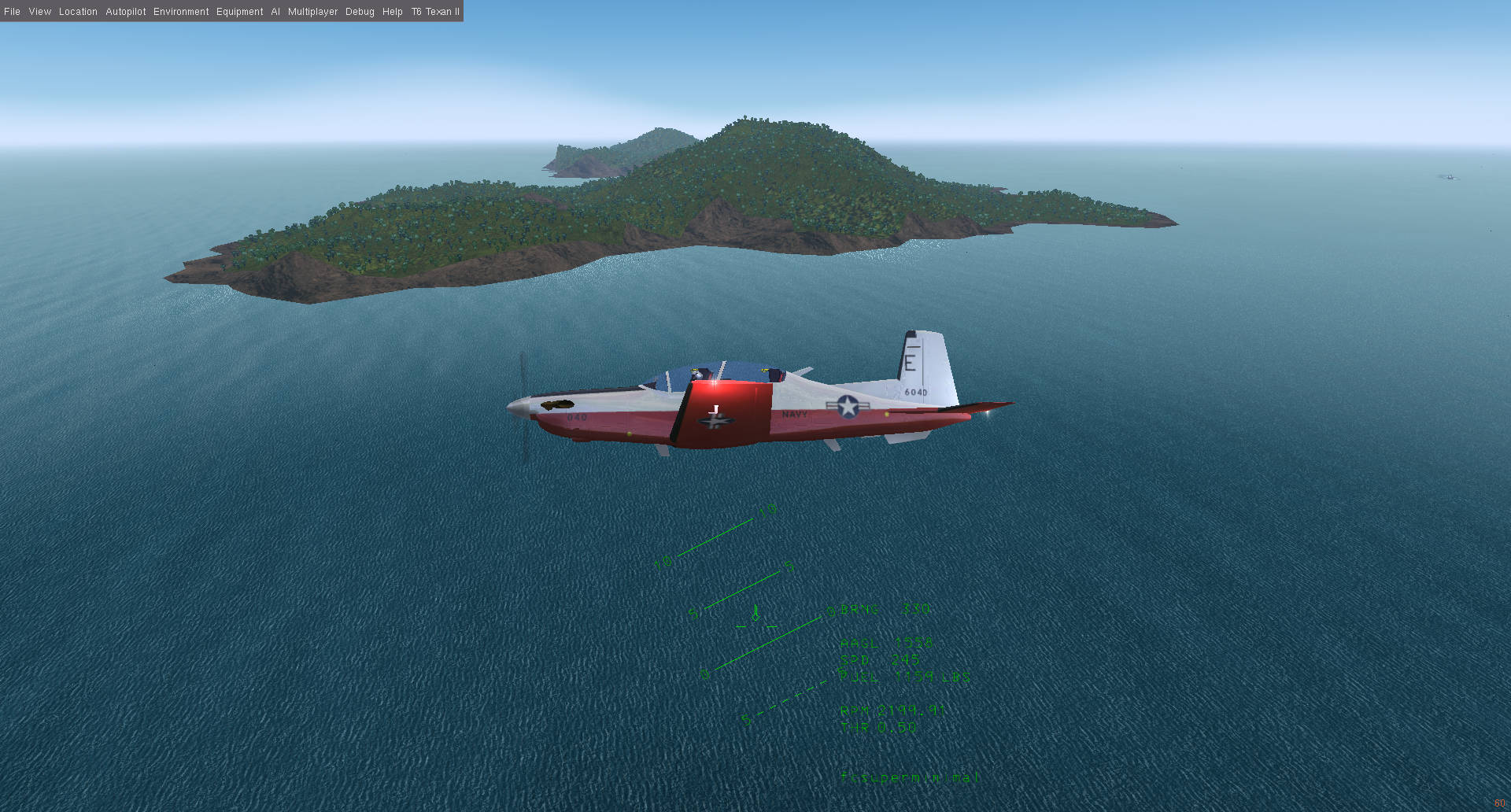Click the SPD 245 HUD readout

[877, 660]
